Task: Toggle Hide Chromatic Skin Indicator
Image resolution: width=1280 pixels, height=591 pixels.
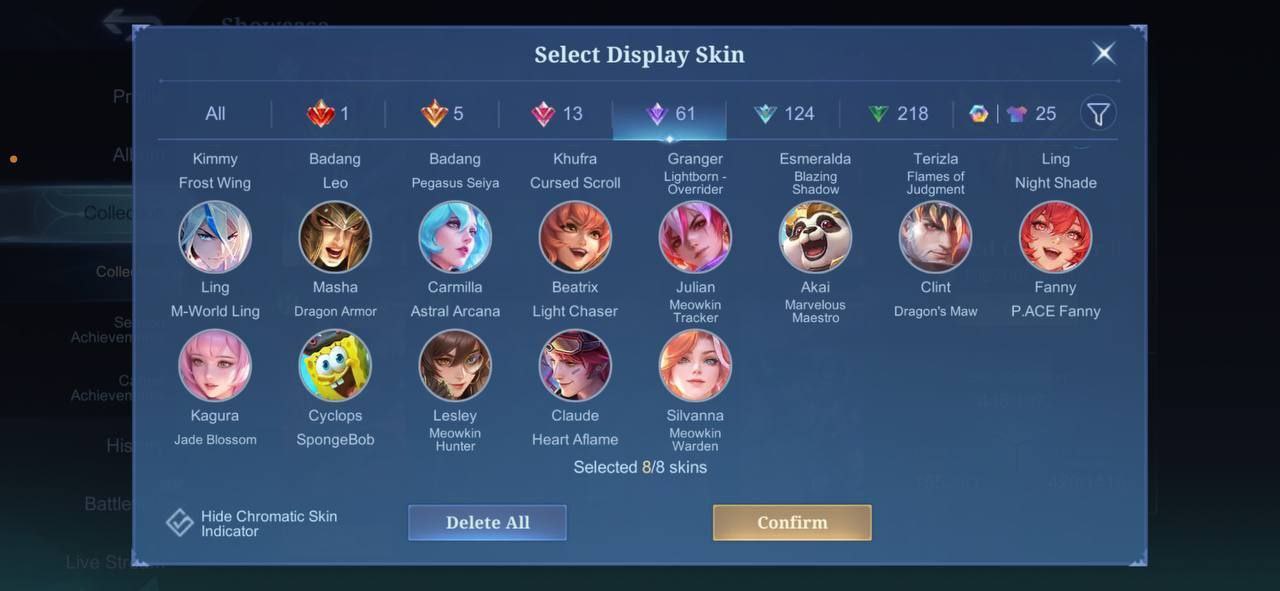Action: [180, 523]
